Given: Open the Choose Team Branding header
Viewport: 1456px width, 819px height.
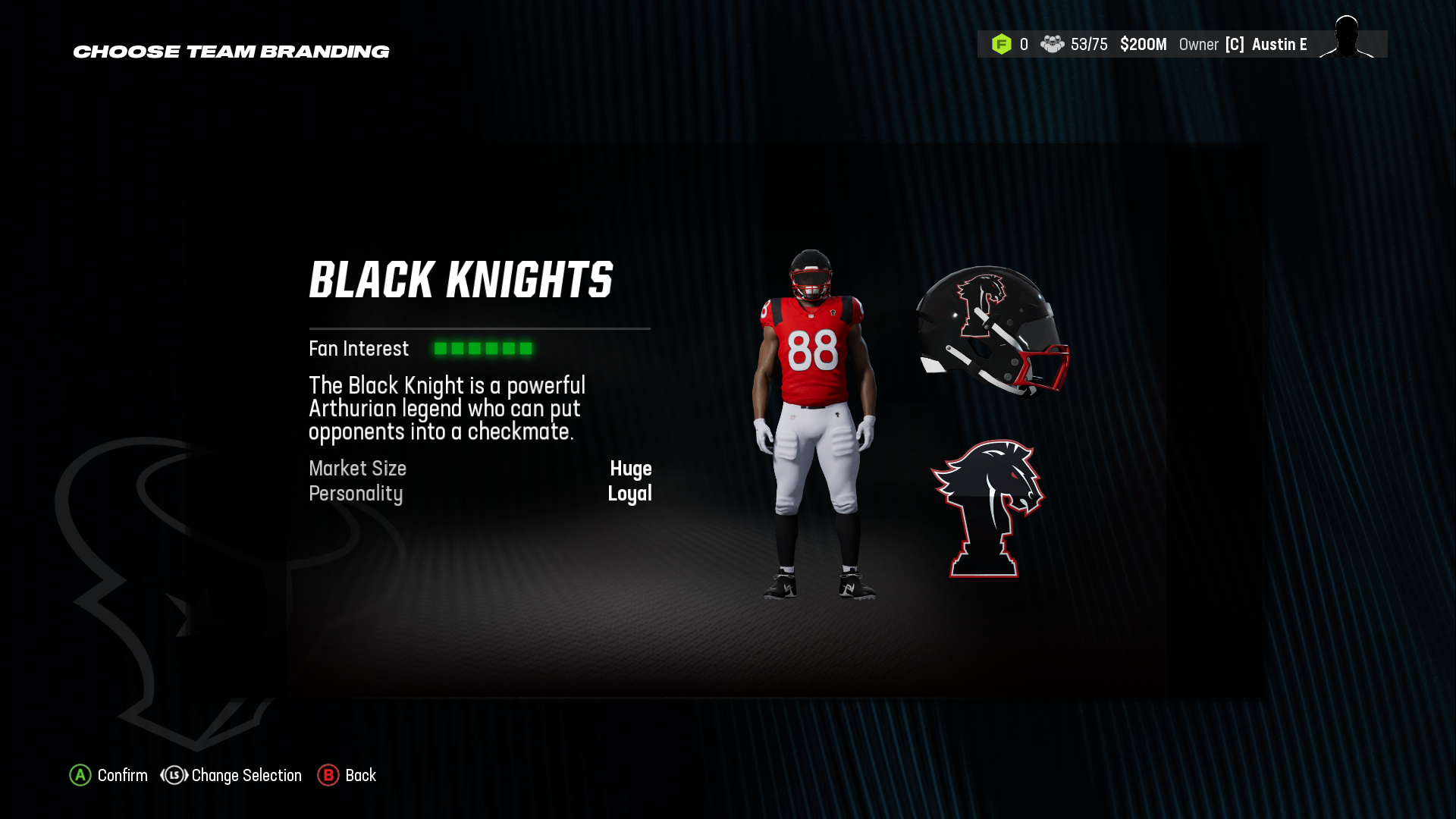Looking at the screenshot, I should click(x=231, y=52).
